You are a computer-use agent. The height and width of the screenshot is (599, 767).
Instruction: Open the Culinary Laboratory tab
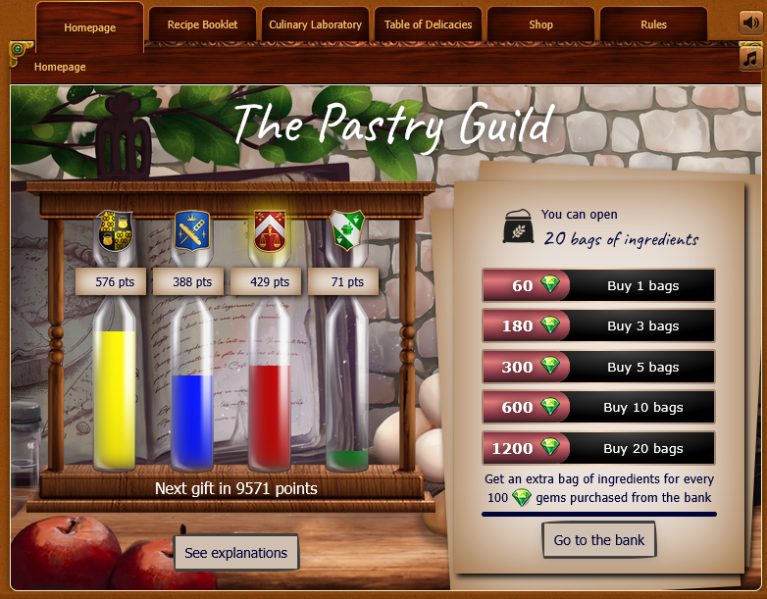(x=315, y=25)
